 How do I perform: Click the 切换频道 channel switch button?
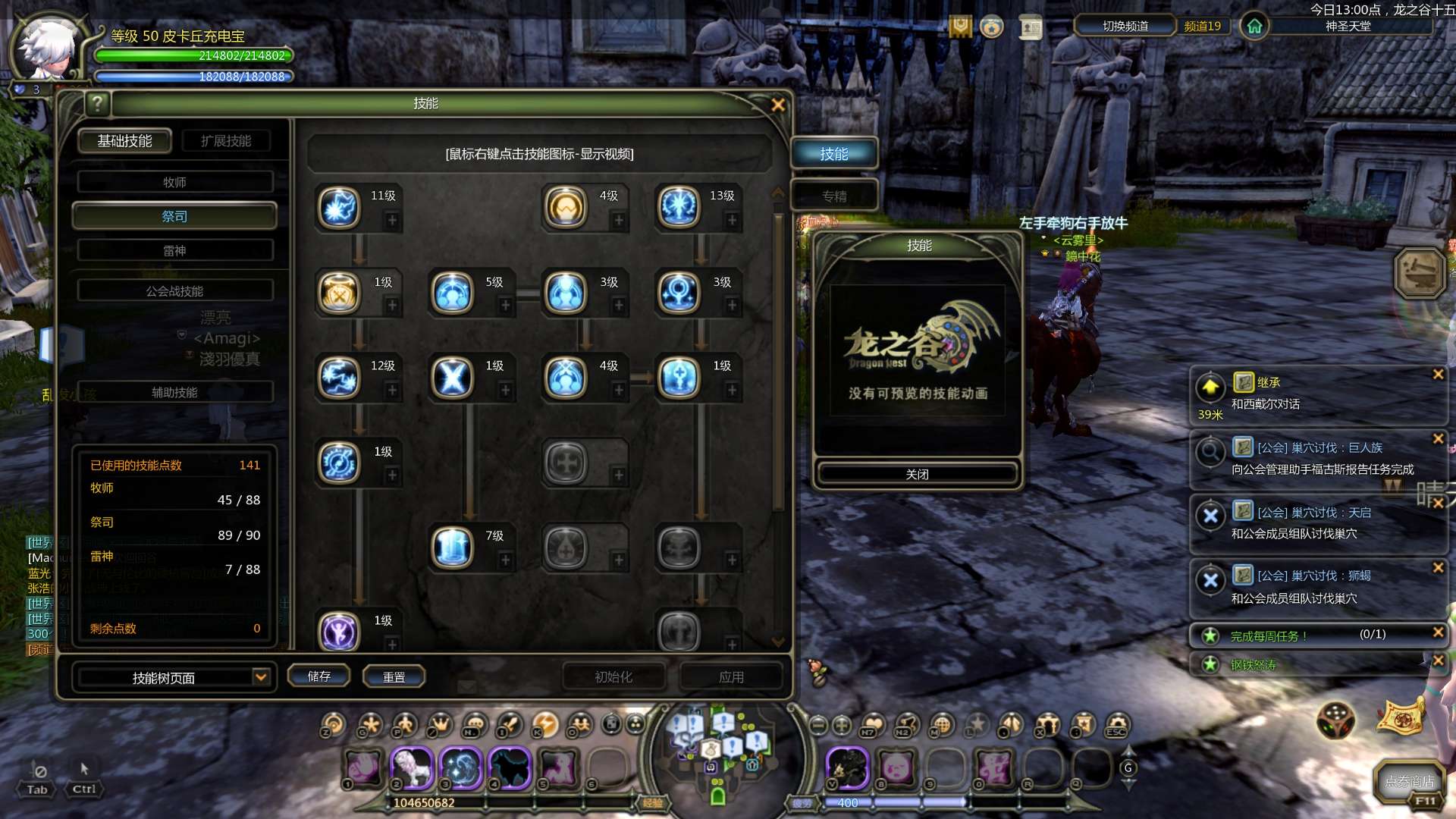tap(1125, 26)
